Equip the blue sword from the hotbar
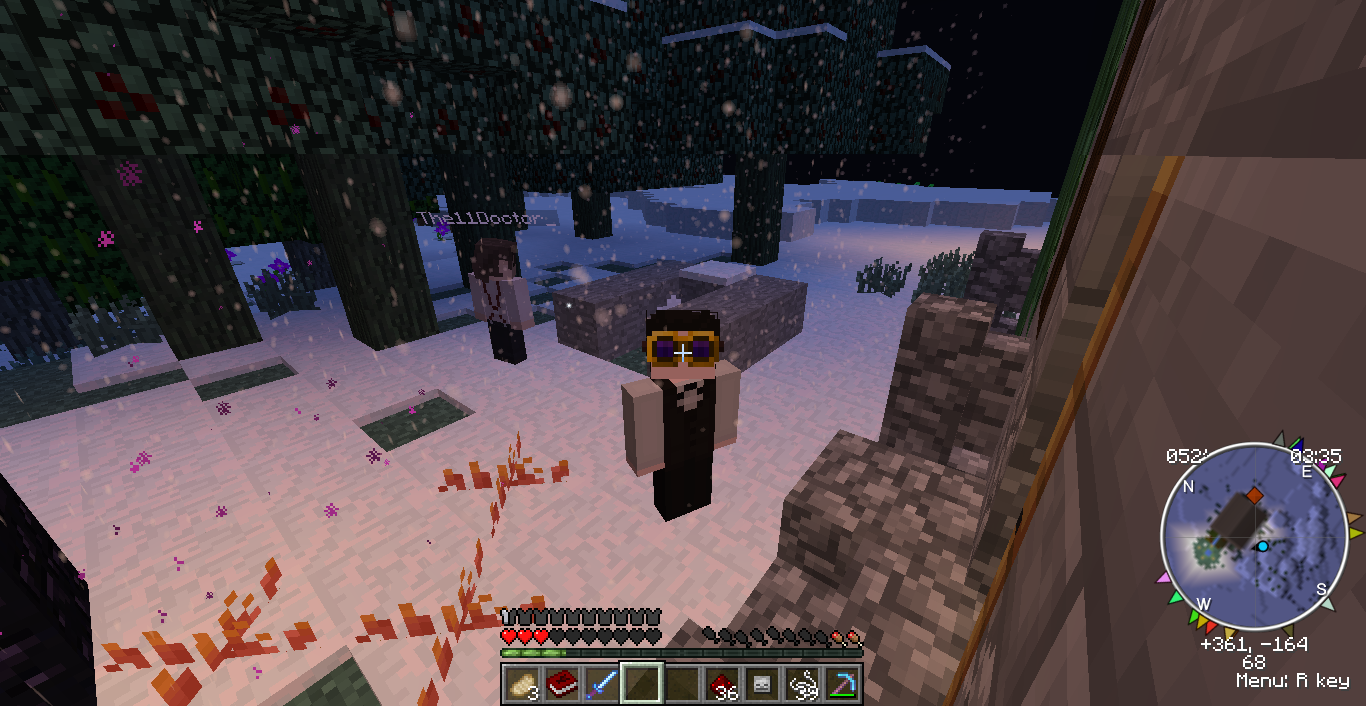Screen dimensions: 1366x706 (601, 685)
